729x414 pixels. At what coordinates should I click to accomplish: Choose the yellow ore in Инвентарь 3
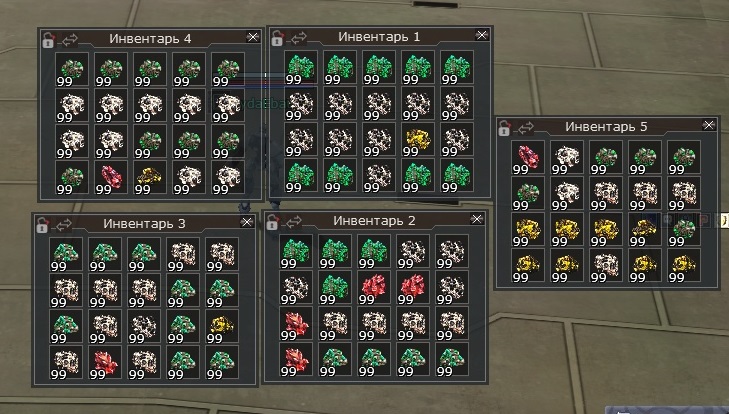pyautogui.click(x=221, y=326)
